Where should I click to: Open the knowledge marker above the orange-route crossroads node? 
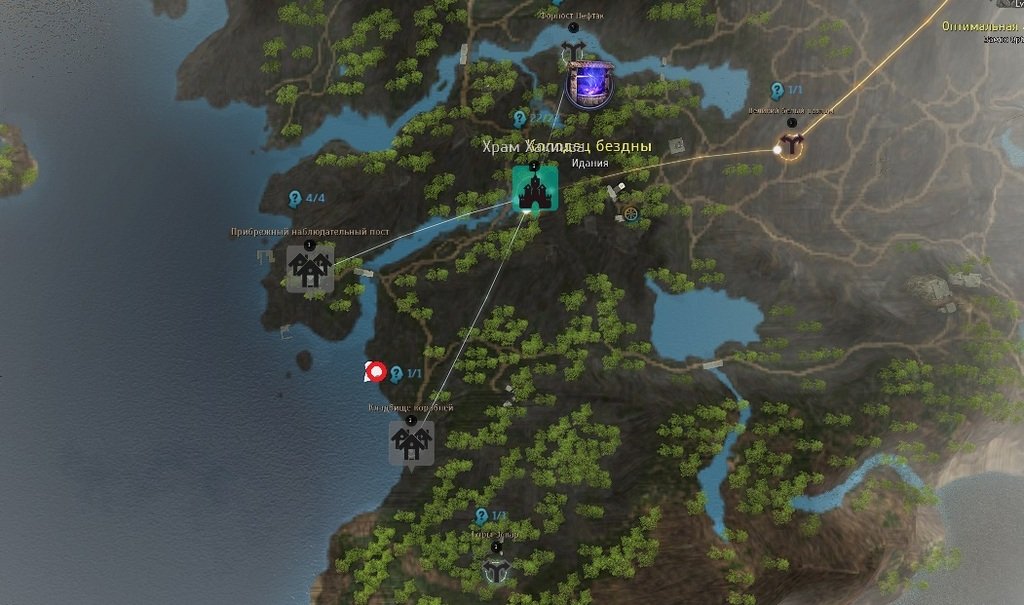point(777,91)
